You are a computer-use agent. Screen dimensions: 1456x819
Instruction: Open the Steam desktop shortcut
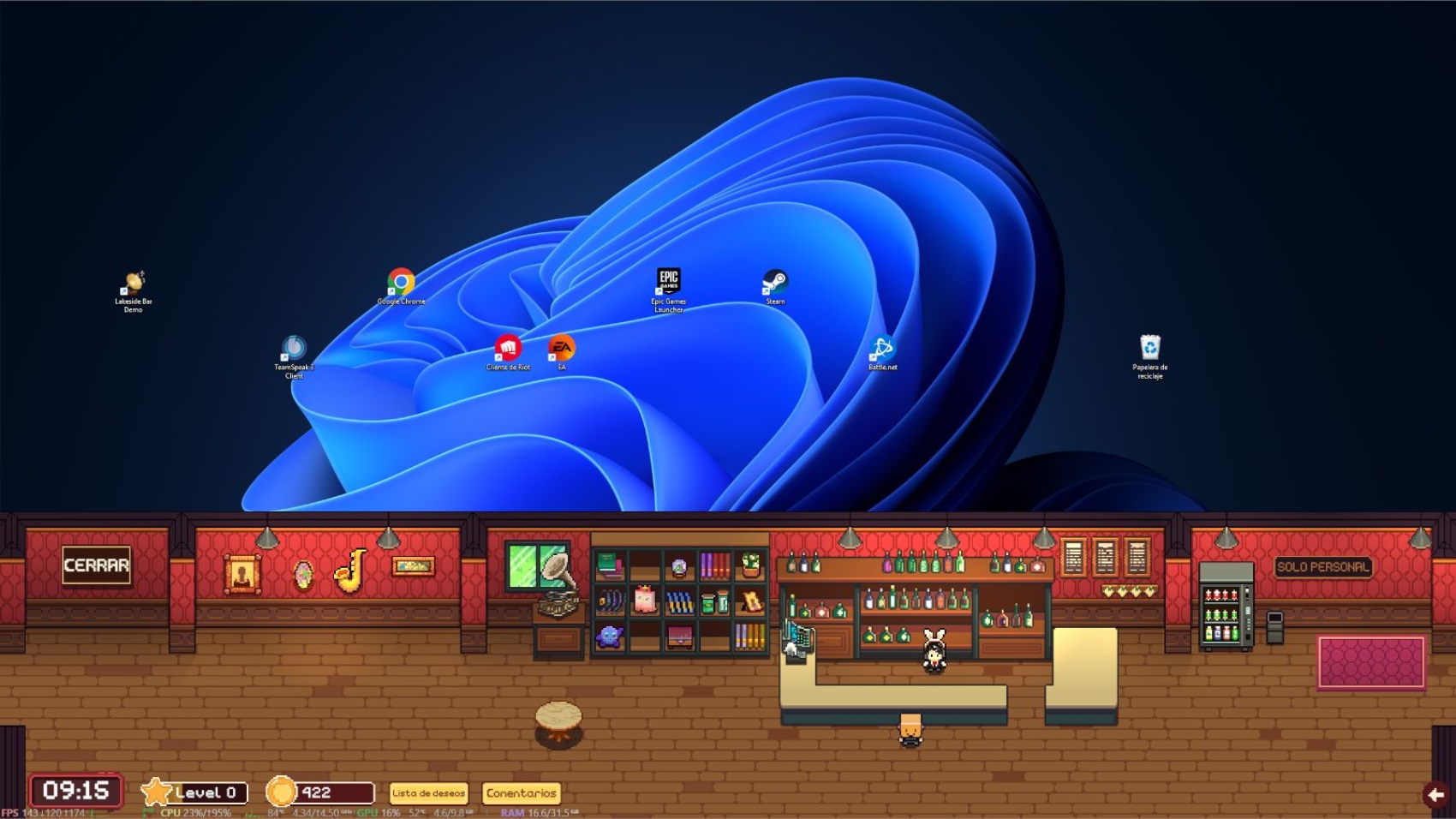click(775, 285)
